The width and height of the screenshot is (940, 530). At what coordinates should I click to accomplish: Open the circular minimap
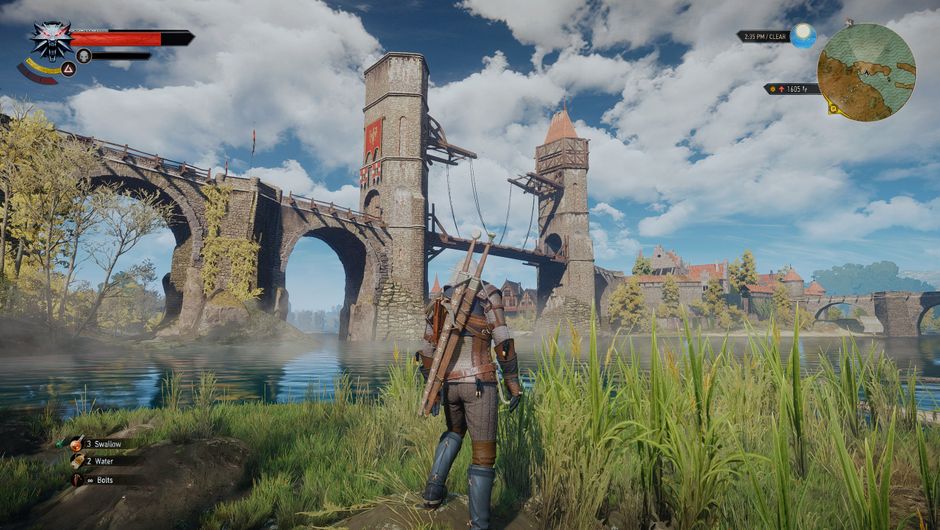(x=866, y=72)
